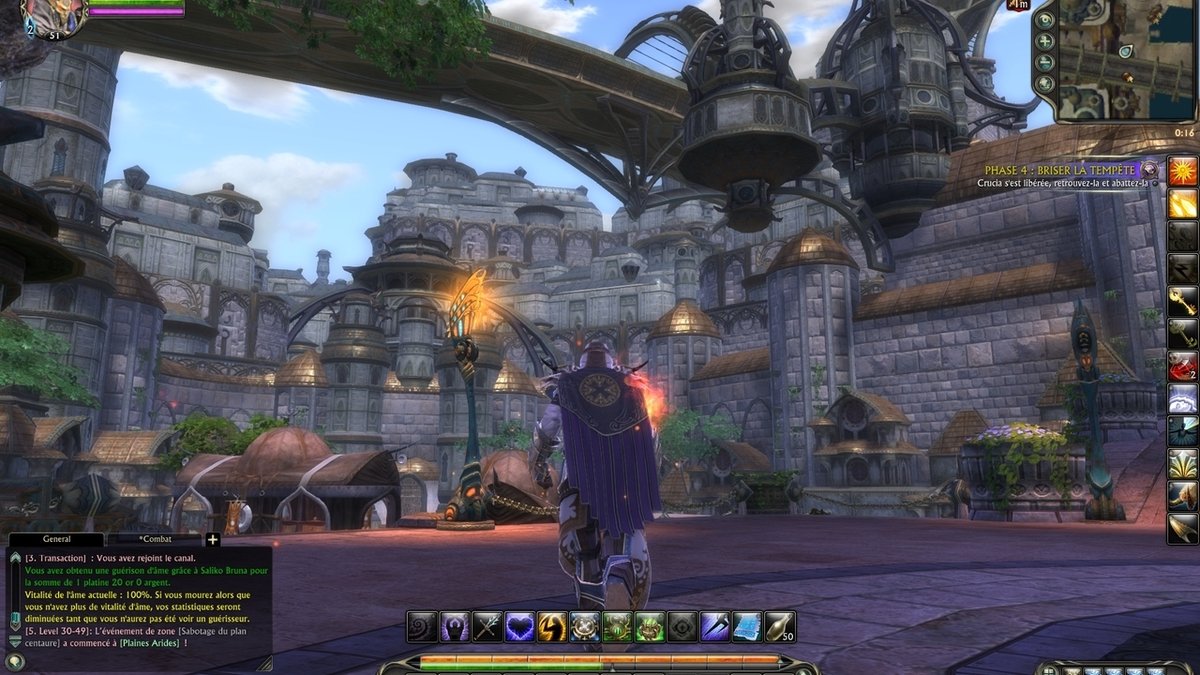Activate the orange sun burst side-bar ability
The height and width of the screenshot is (675, 1200).
[x=1183, y=171]
